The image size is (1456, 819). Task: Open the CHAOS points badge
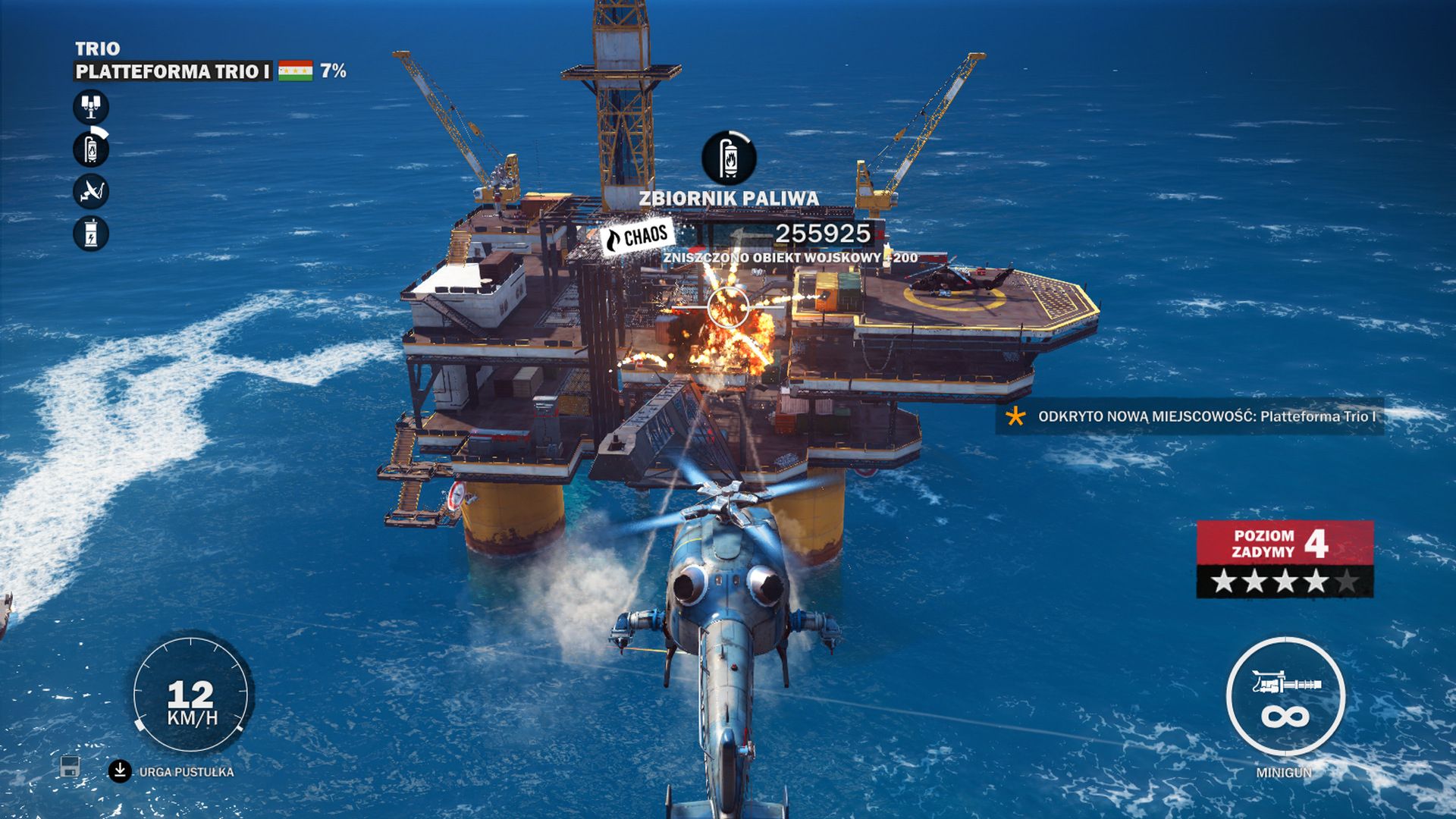pyautogui.click(x=637, y=235)
